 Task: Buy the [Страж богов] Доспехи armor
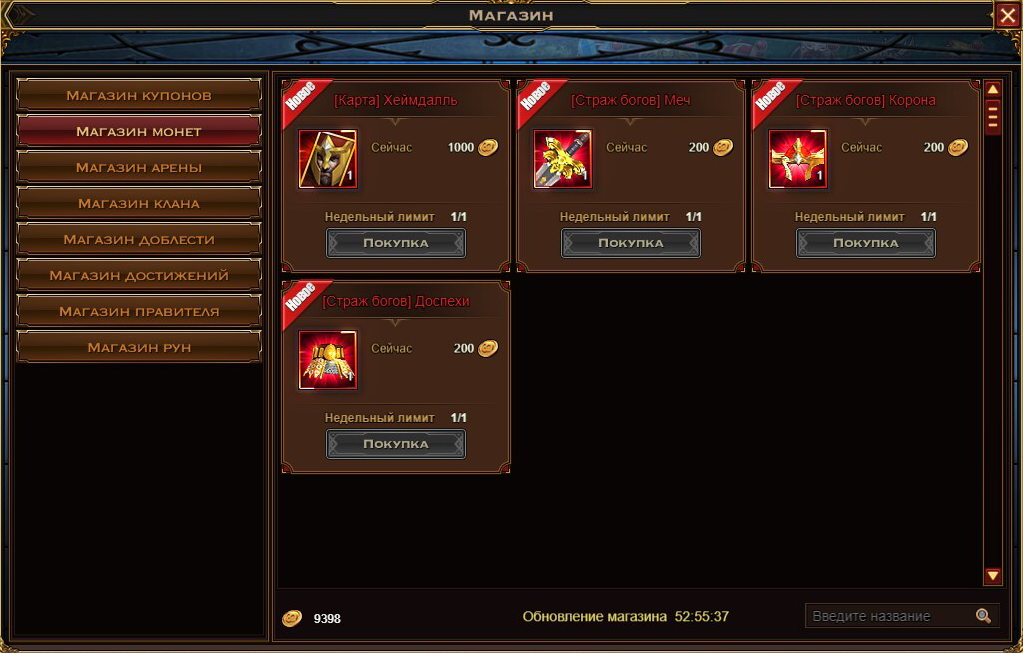point(396,444)
